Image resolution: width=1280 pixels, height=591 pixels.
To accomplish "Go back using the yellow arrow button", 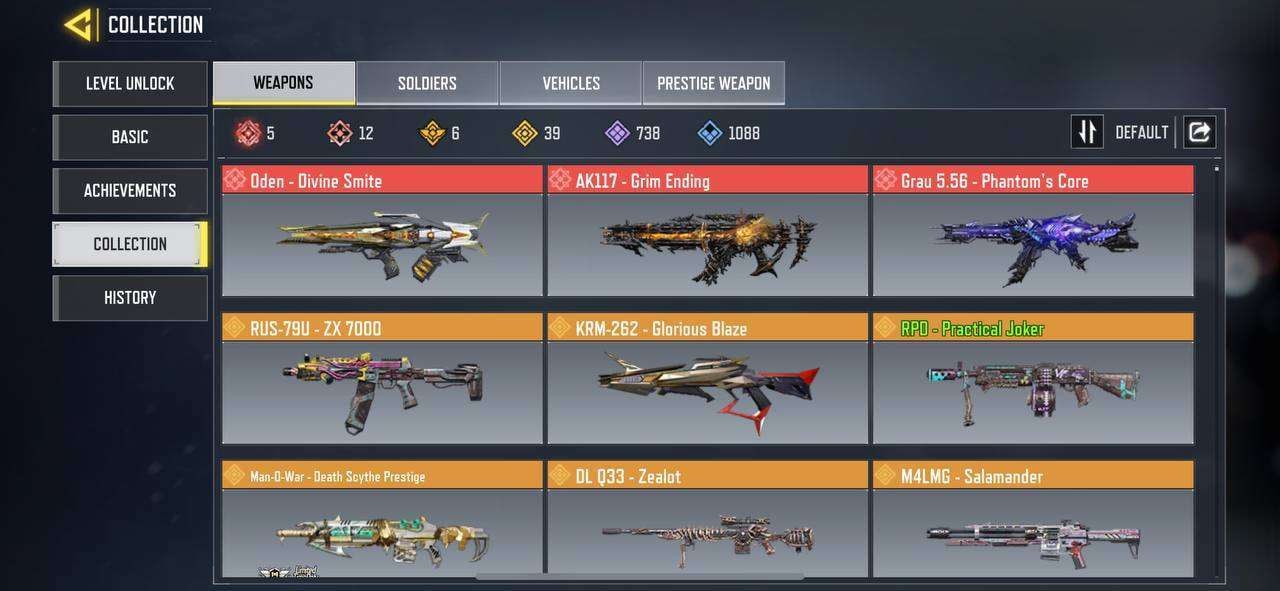I will point(79,25).
